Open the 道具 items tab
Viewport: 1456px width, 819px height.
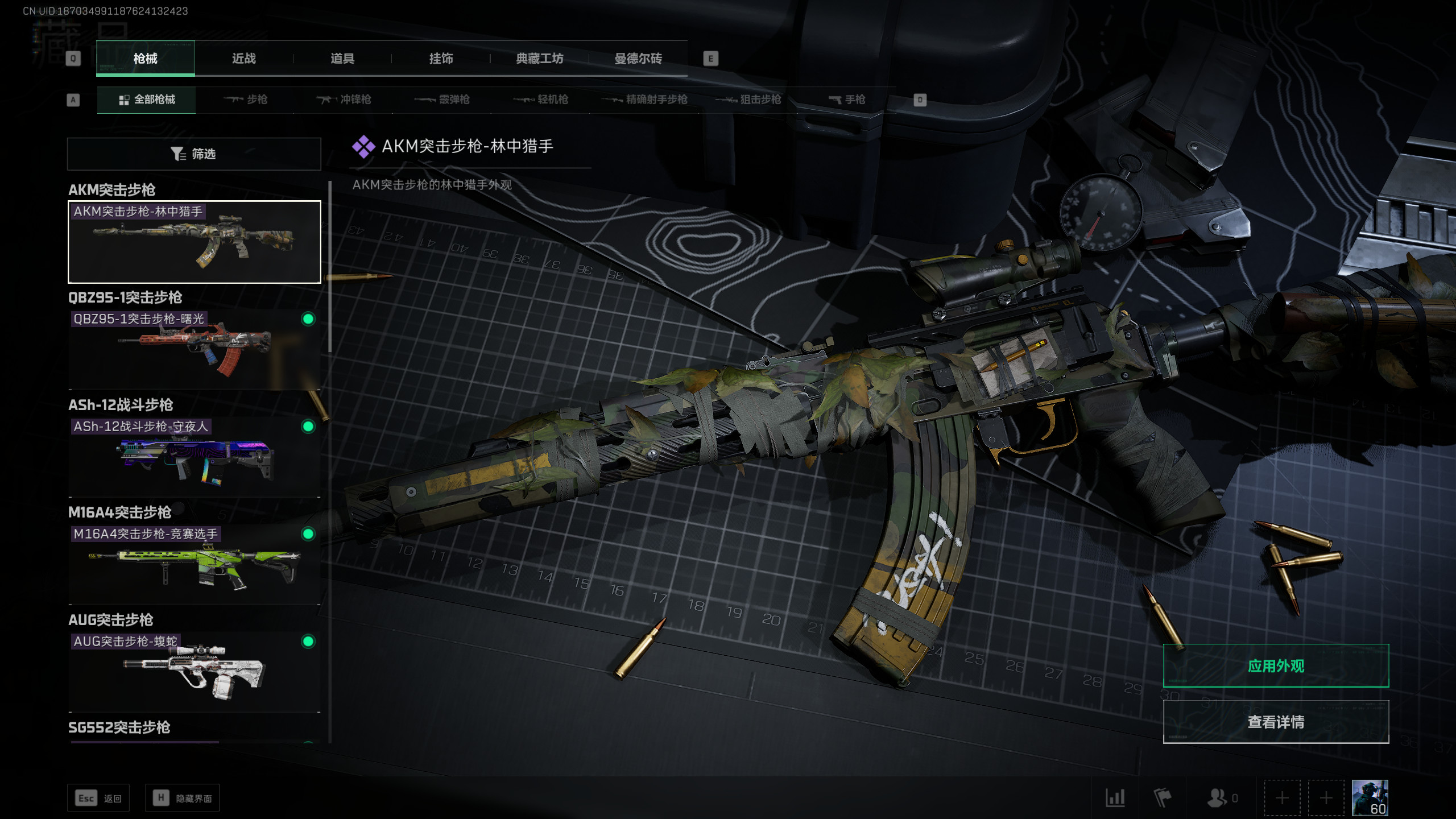(342, 59)
